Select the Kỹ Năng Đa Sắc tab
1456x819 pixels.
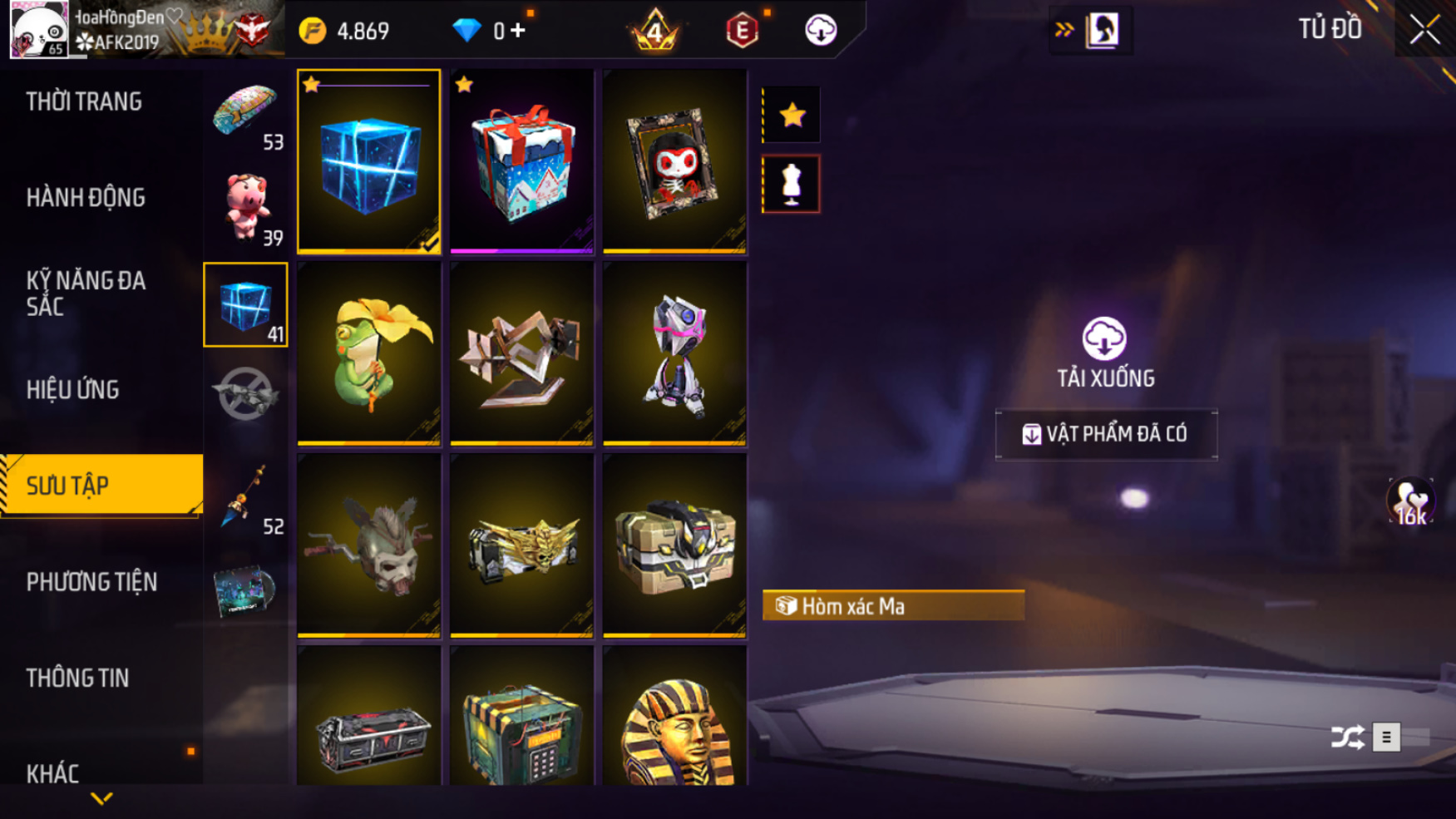[86, 293]
